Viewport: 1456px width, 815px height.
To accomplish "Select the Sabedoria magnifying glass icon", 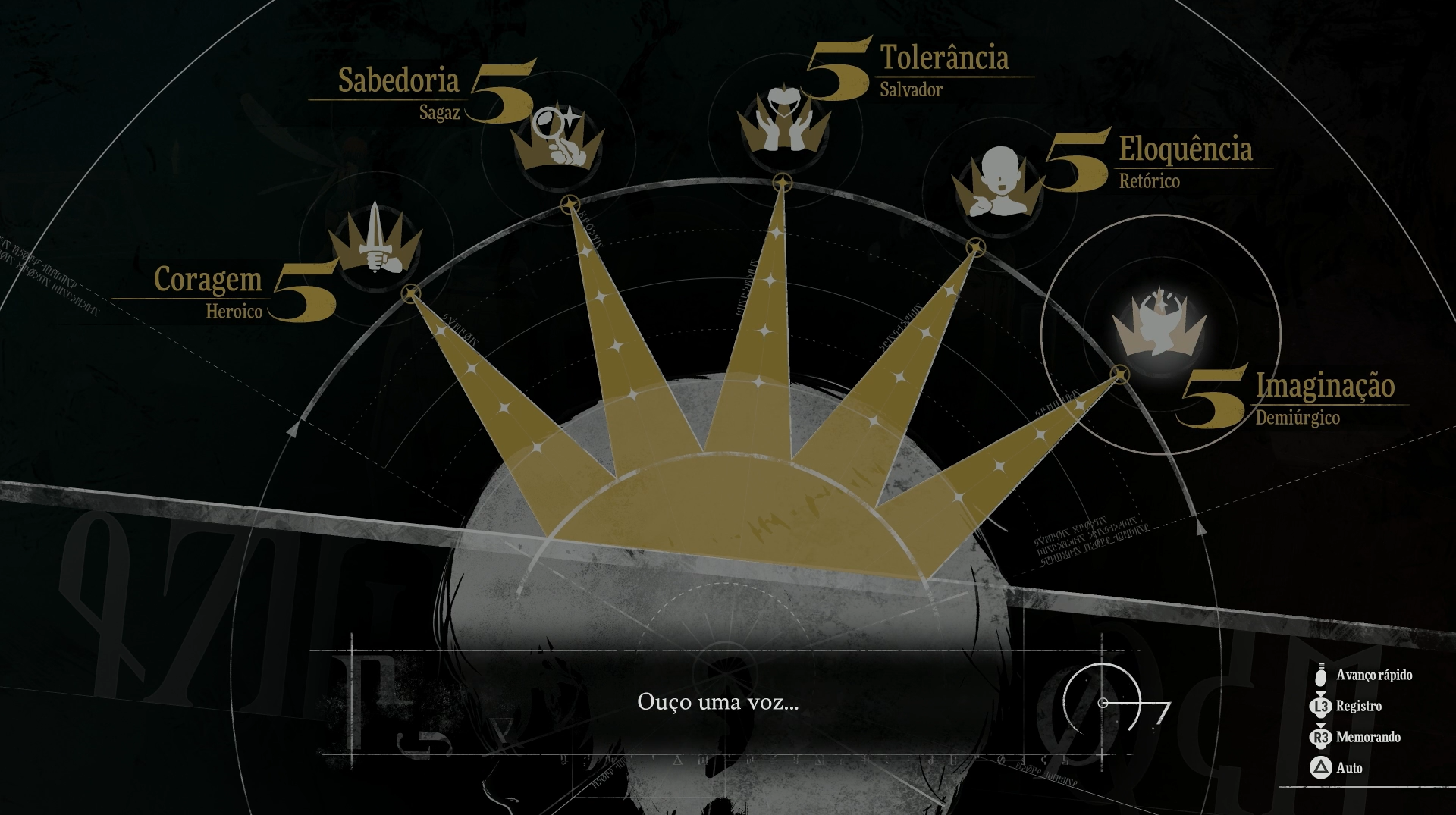I will coord(558,138).
